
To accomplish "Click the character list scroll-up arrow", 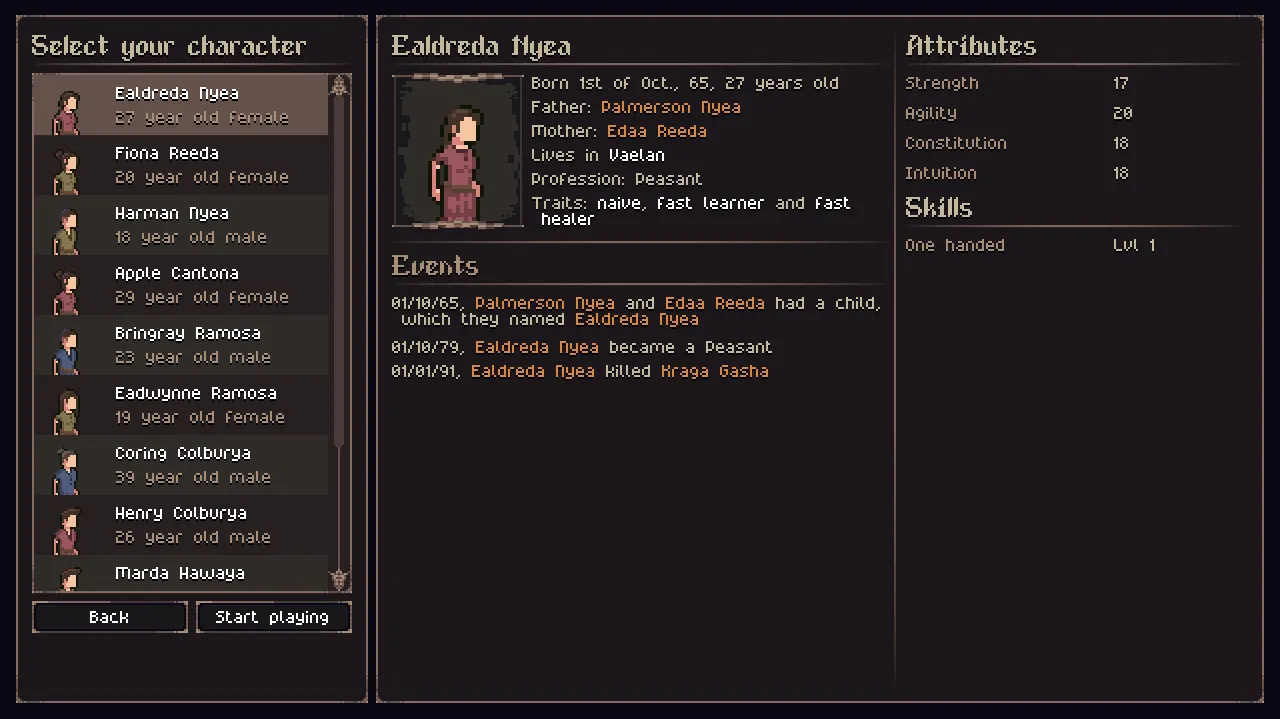I will click(340, 86).
